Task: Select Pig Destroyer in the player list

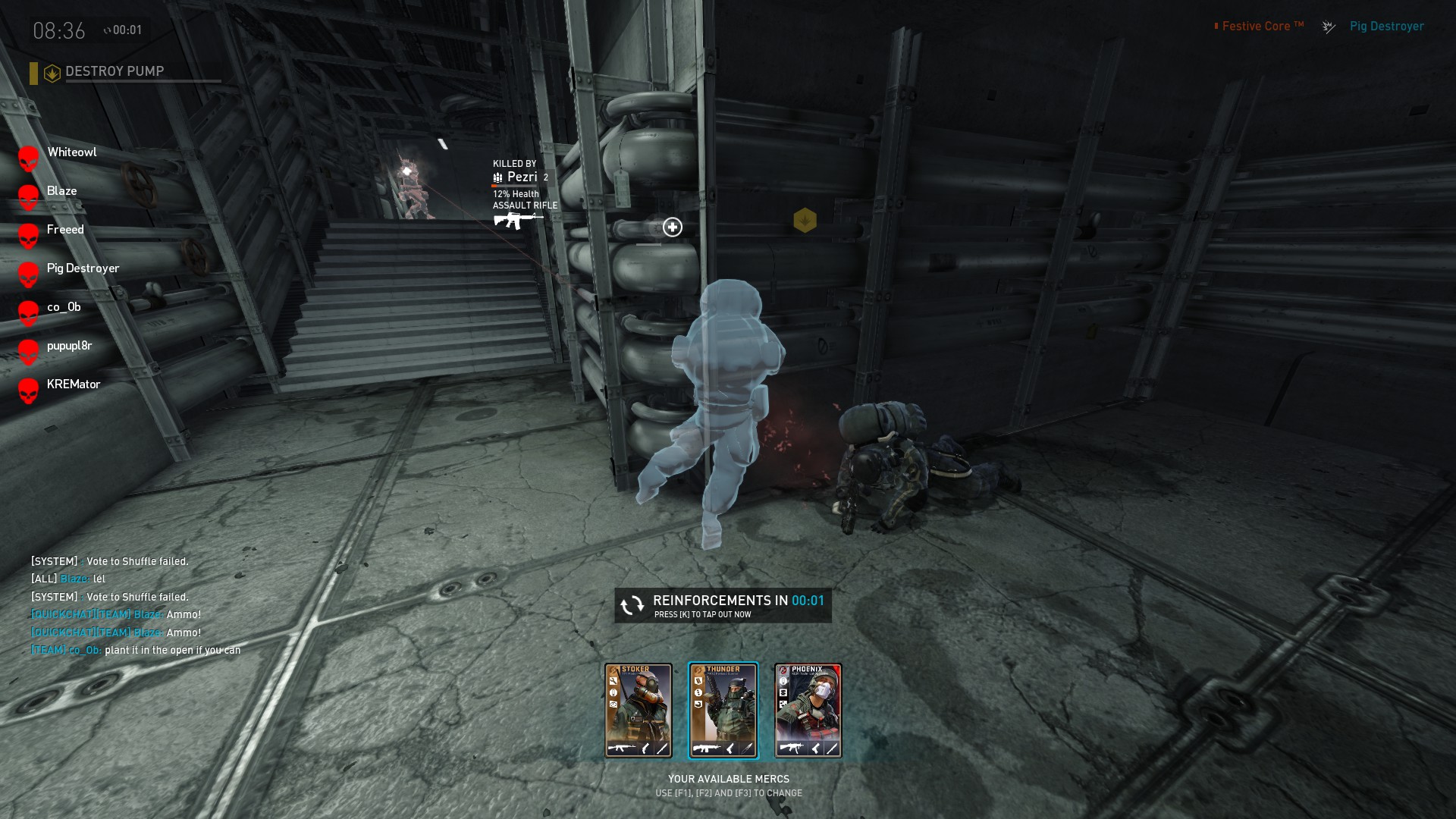Action: (x=83, y=268)
